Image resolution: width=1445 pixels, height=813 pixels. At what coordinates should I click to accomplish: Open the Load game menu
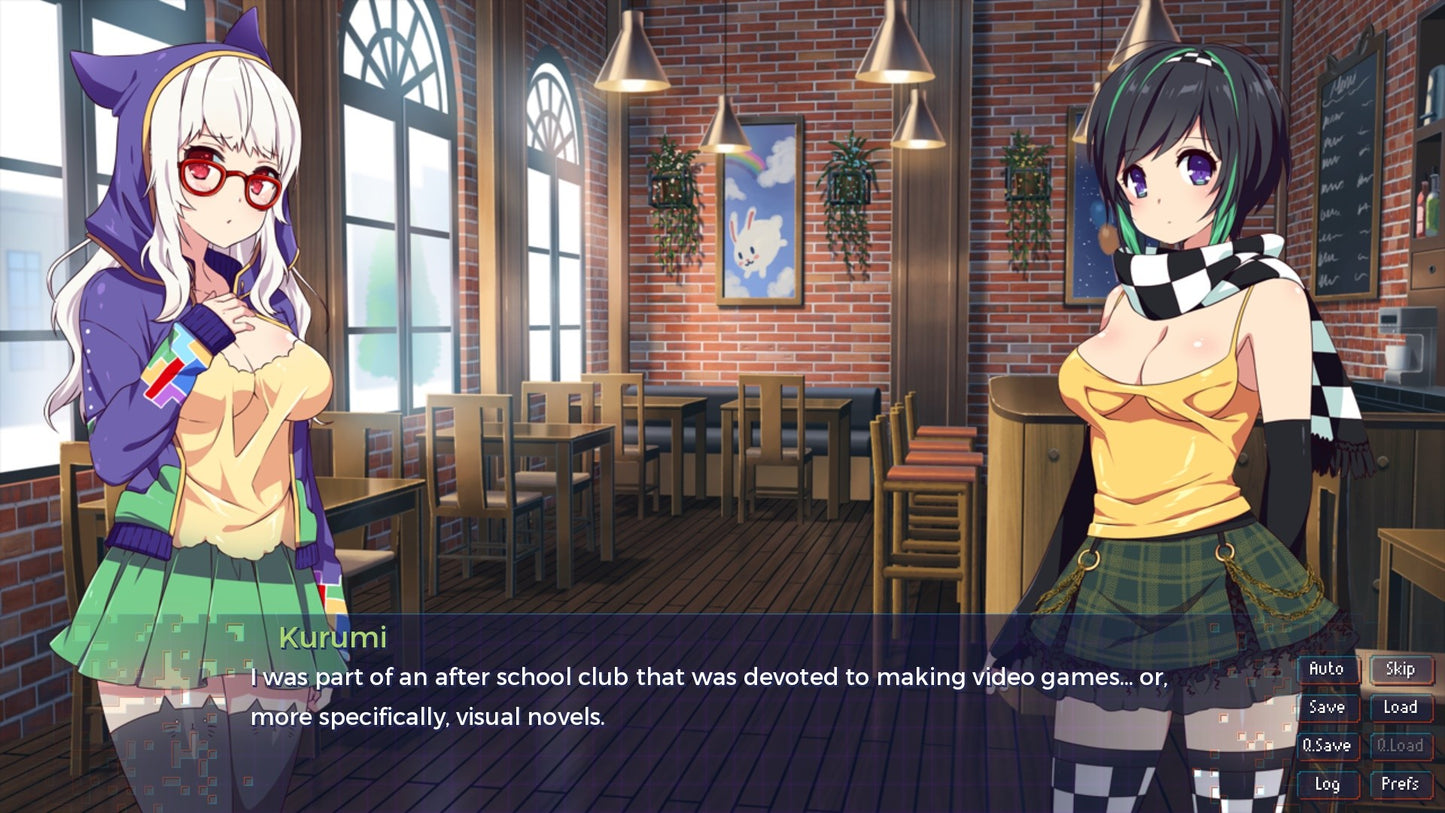click(x=1400, y=707)
